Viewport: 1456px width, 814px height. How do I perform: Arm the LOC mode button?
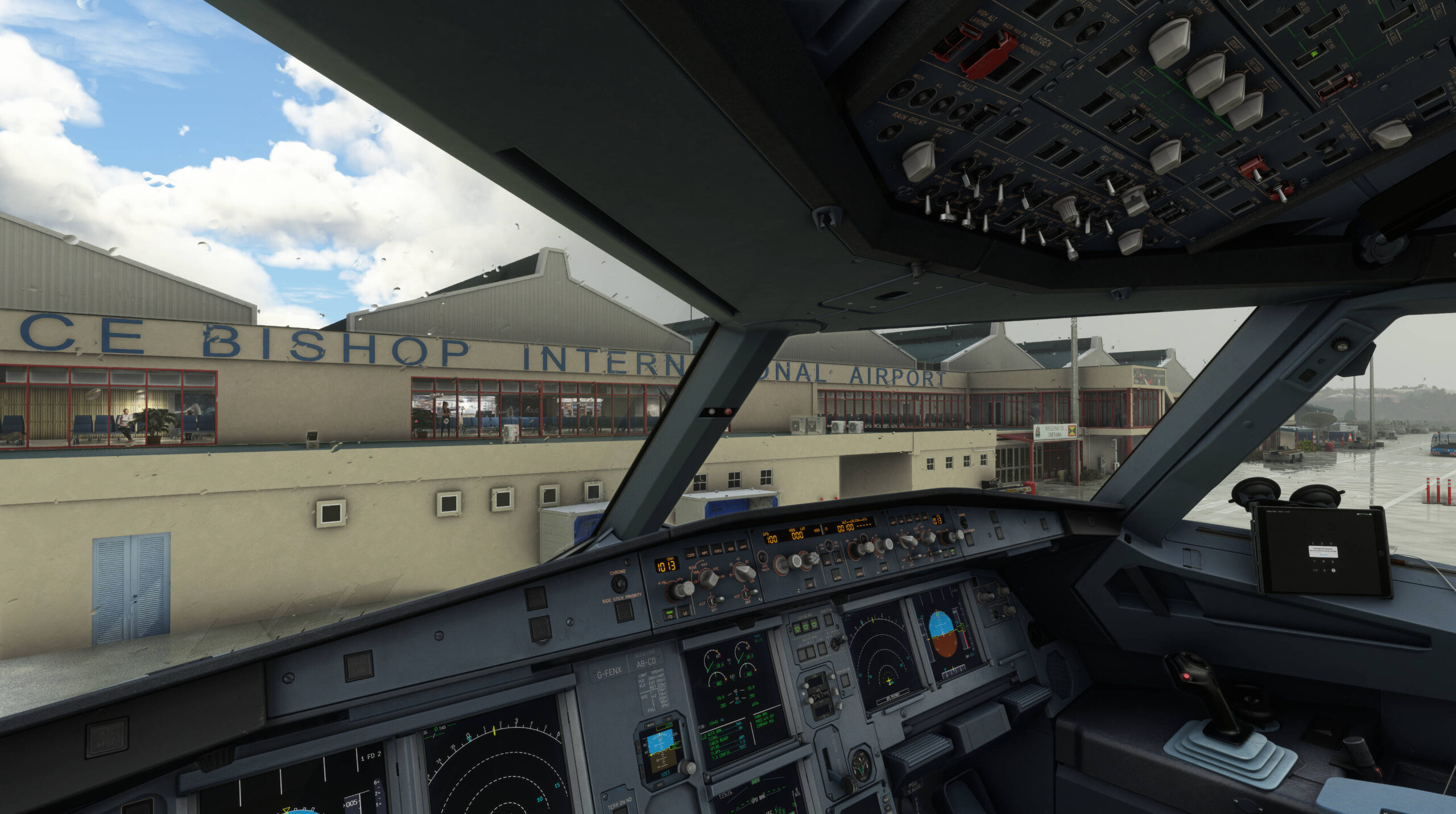pos(810,583)
